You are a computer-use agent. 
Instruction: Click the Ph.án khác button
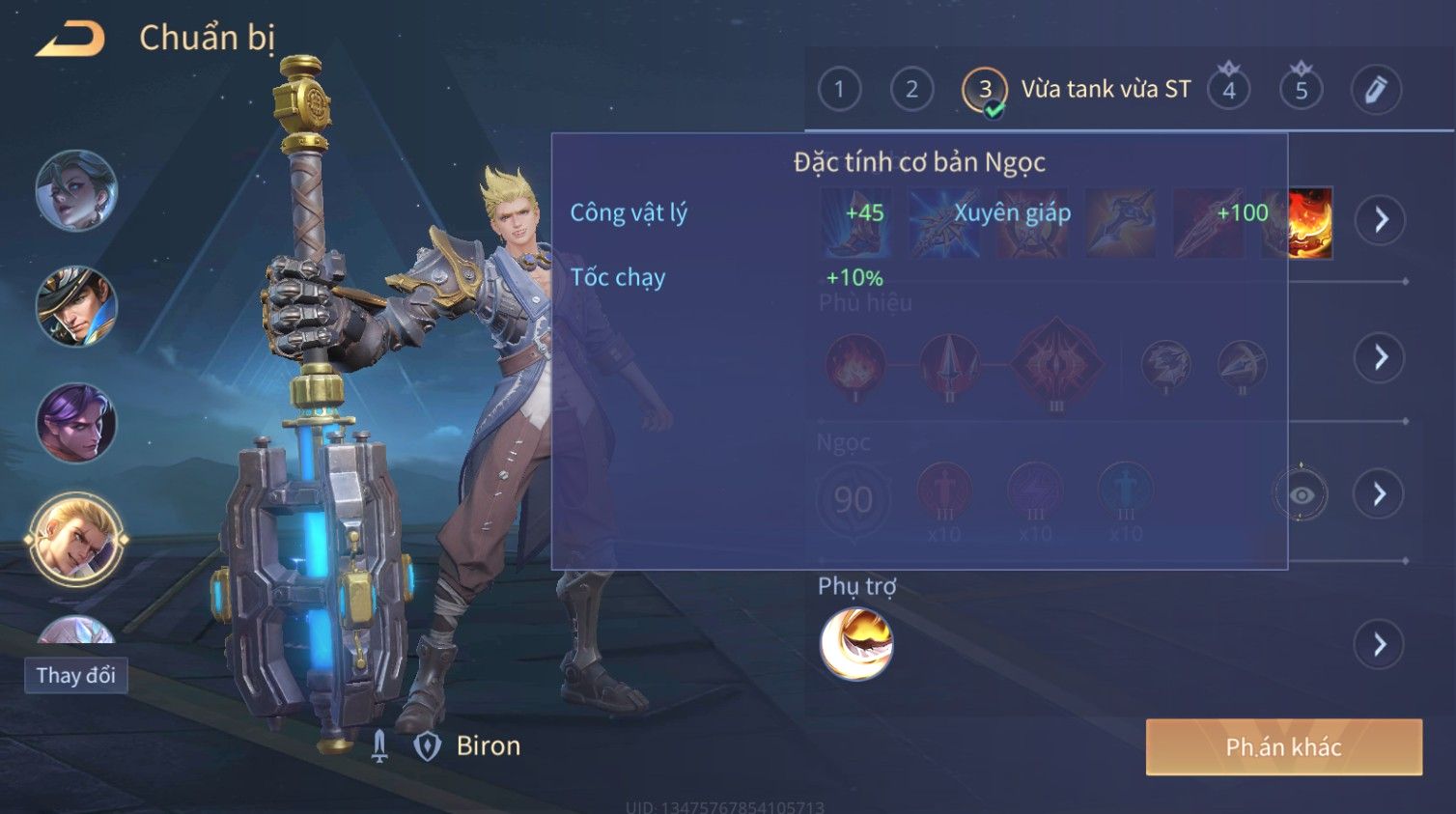tap(1283, 746)
